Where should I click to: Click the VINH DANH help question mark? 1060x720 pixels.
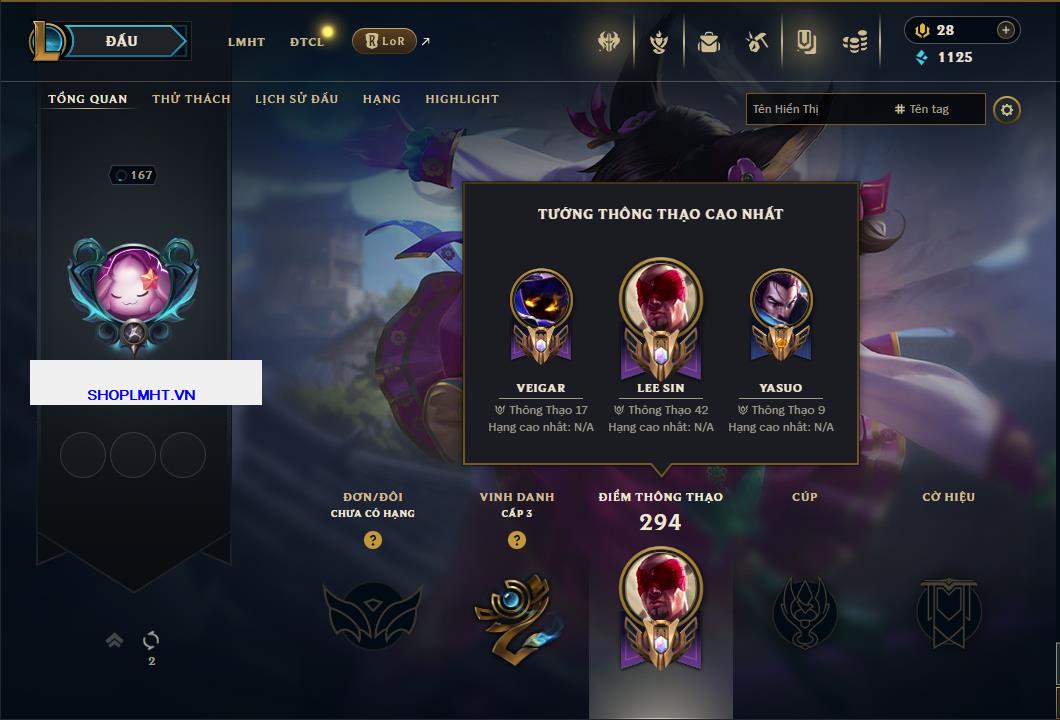pyautogui.click(x=516, y=540)
